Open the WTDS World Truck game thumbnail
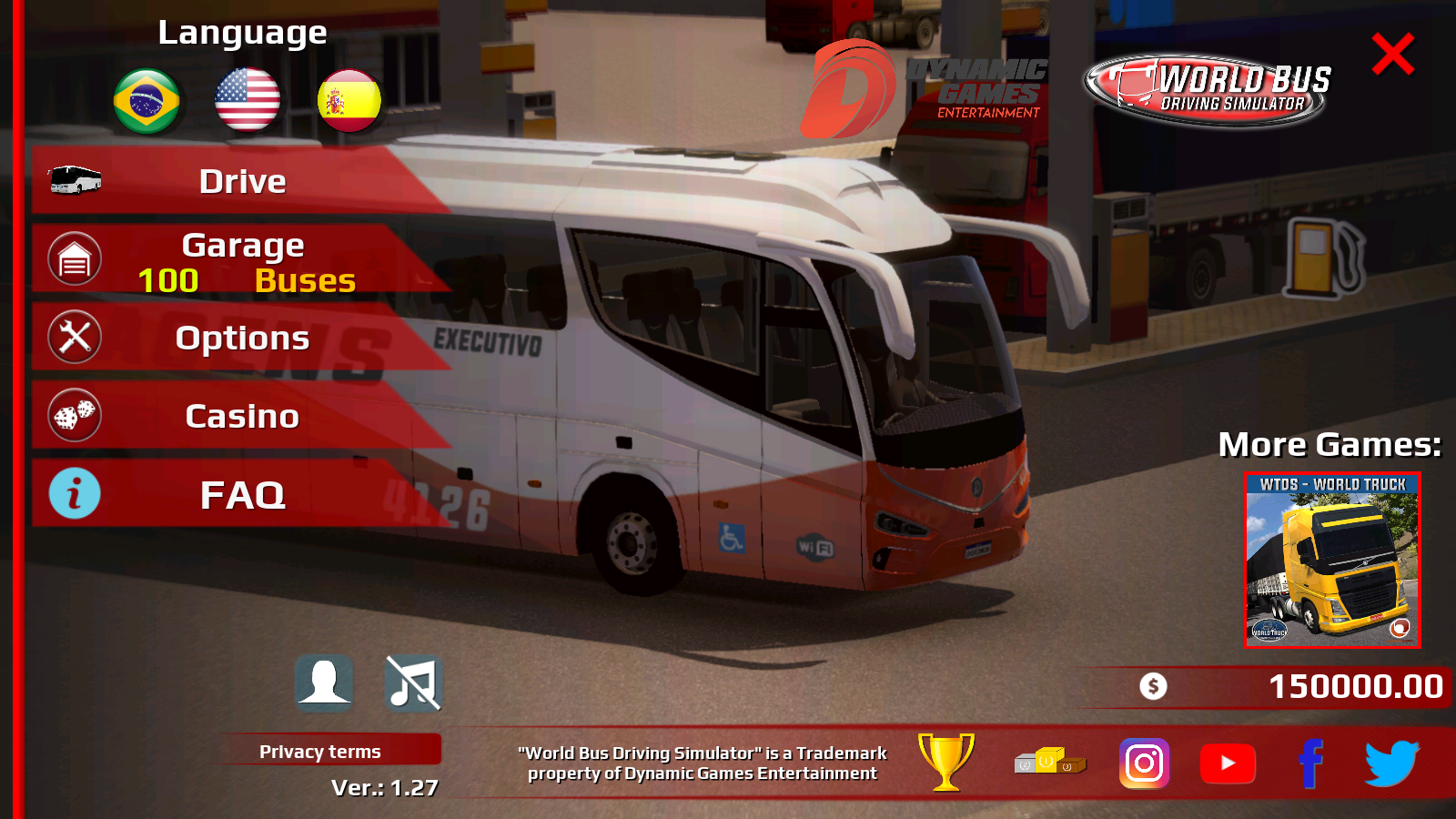This screenshot has width=1456, height=819. 1332,560
